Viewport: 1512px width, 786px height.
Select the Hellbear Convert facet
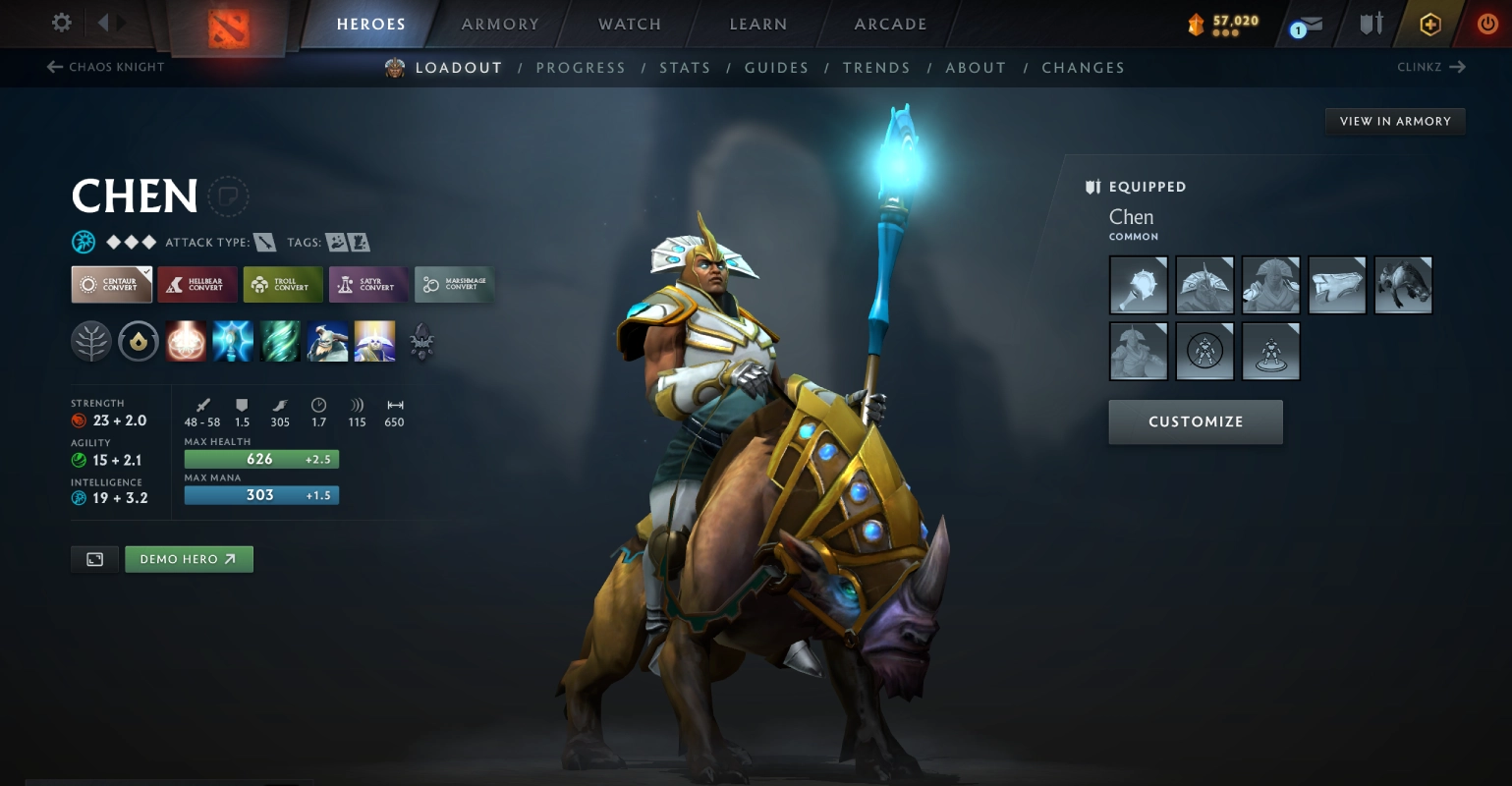[196, 284]
